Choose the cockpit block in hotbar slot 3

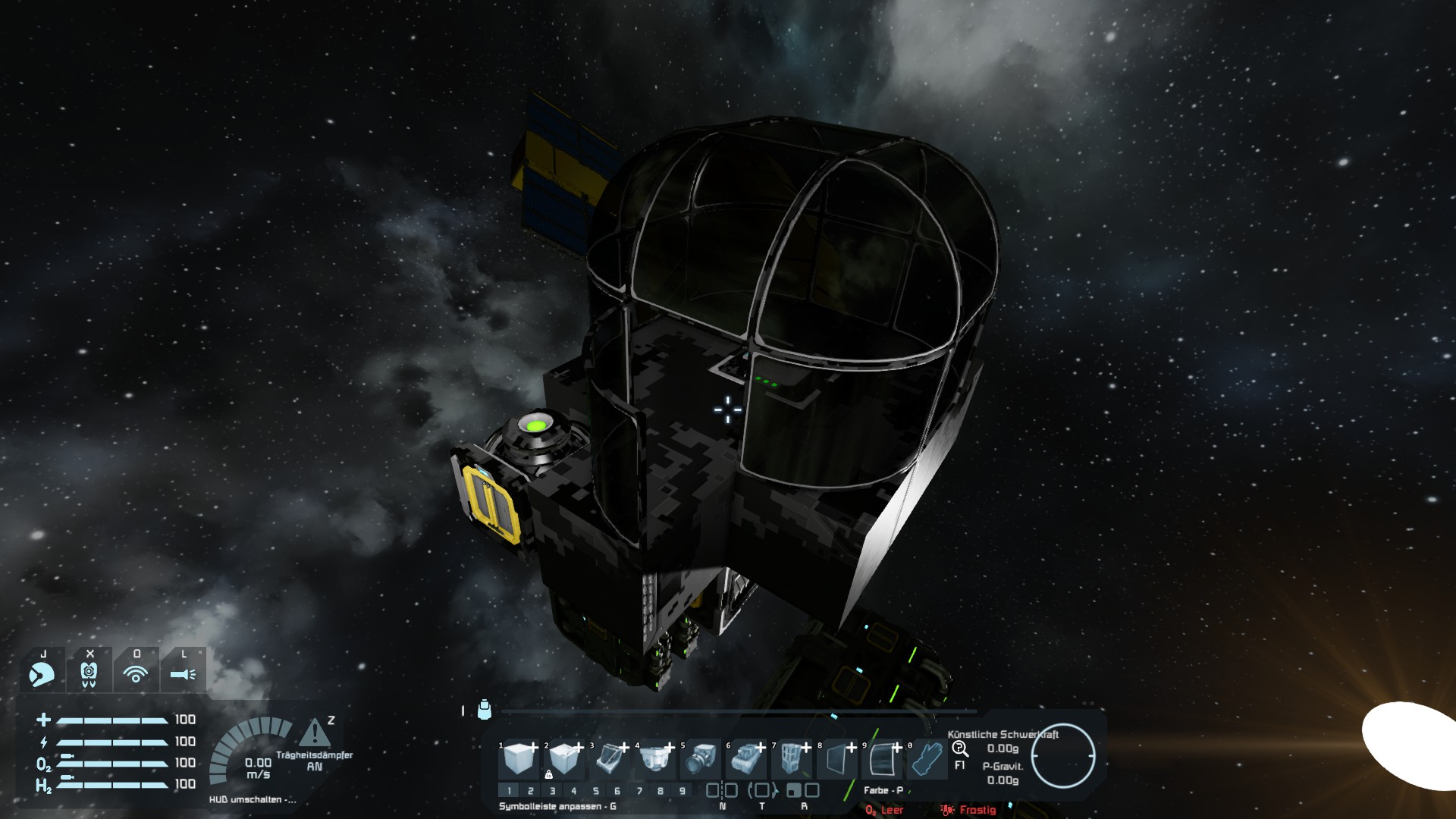609,759
